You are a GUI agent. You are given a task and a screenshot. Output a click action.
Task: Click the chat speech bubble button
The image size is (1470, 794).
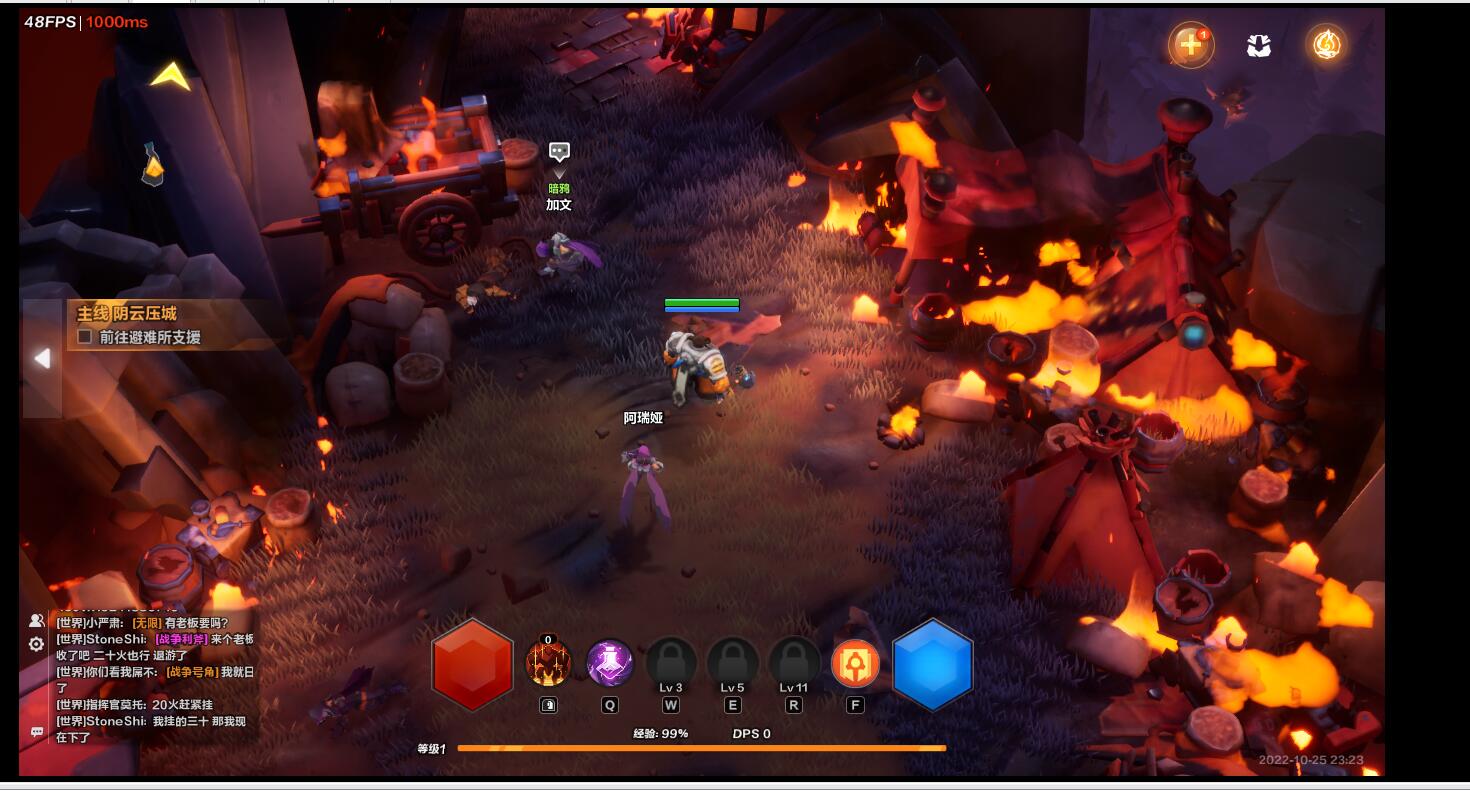[x=37, y=732]
